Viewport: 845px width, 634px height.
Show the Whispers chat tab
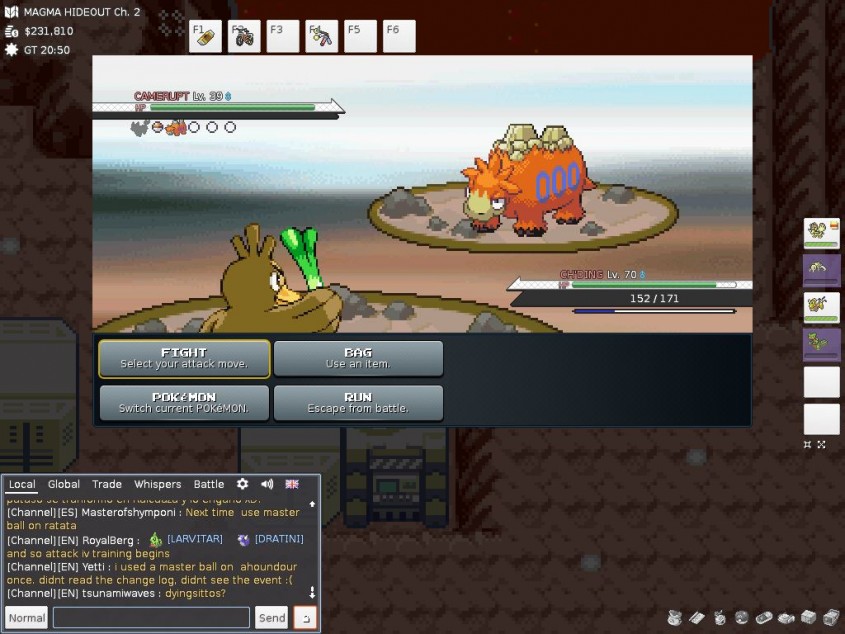point(158,484)
